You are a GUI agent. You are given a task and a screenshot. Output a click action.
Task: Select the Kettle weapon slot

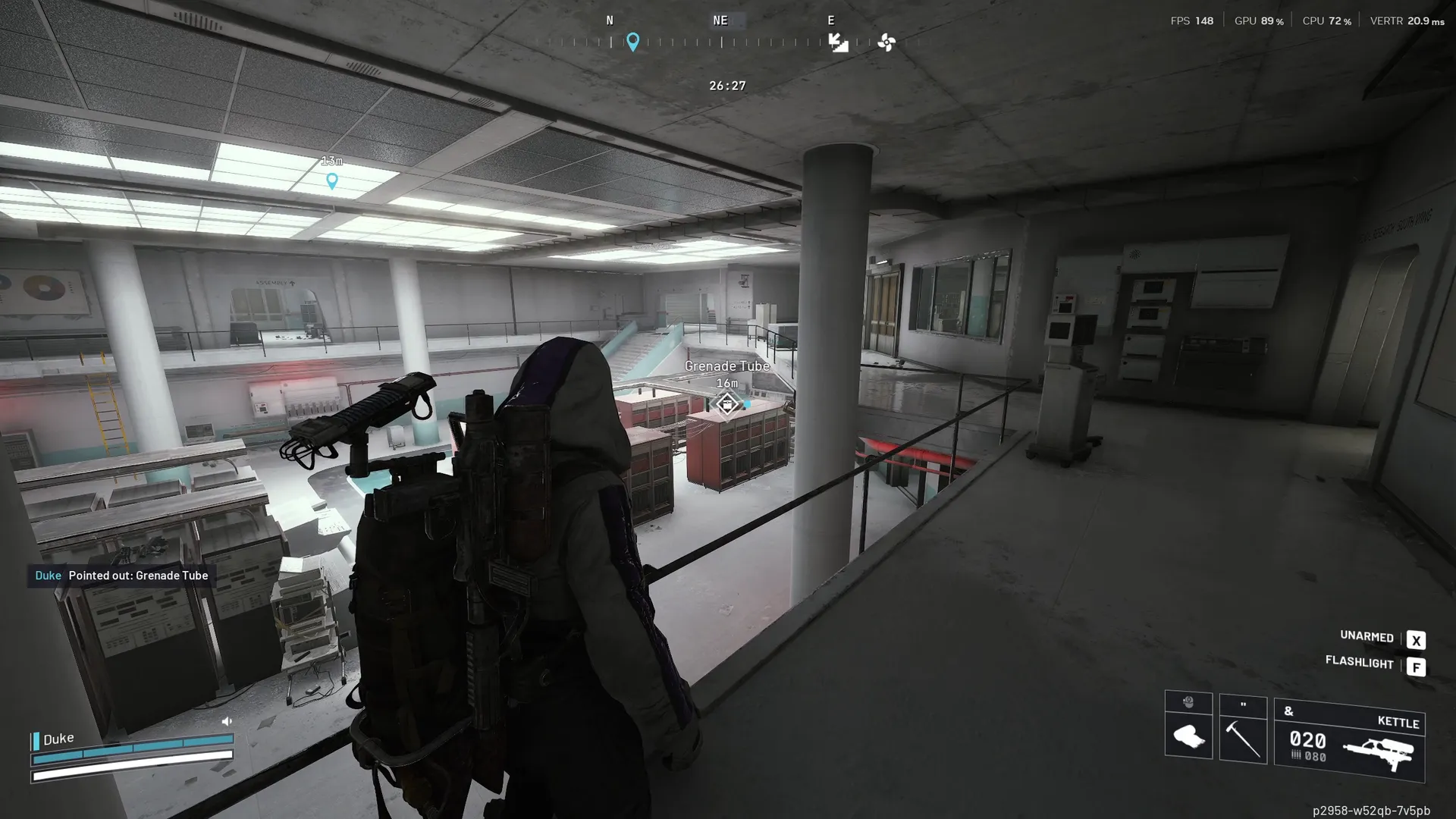tap(1349, 741)
